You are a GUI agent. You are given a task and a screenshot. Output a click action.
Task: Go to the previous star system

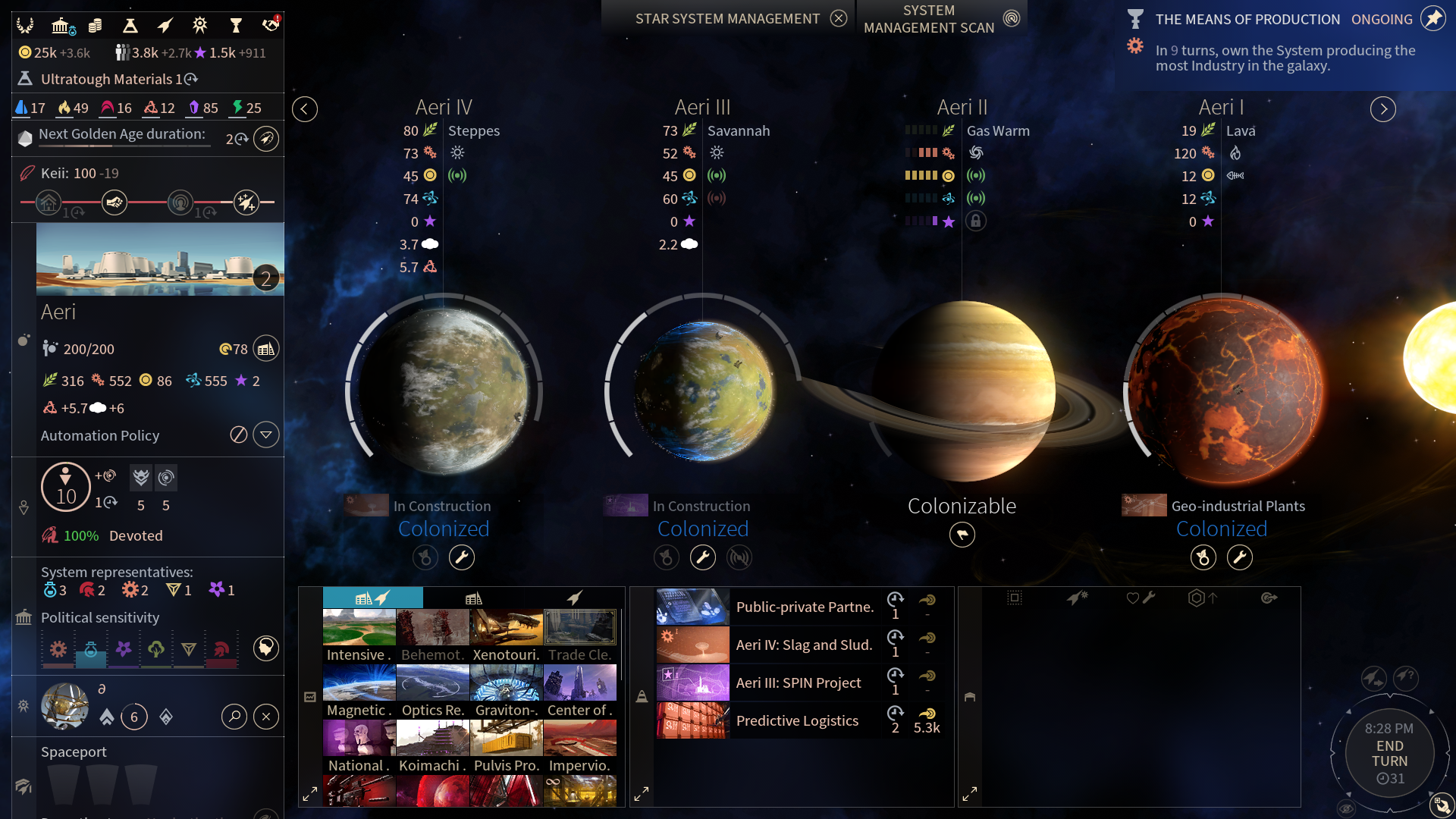click(x=305, y=109)
